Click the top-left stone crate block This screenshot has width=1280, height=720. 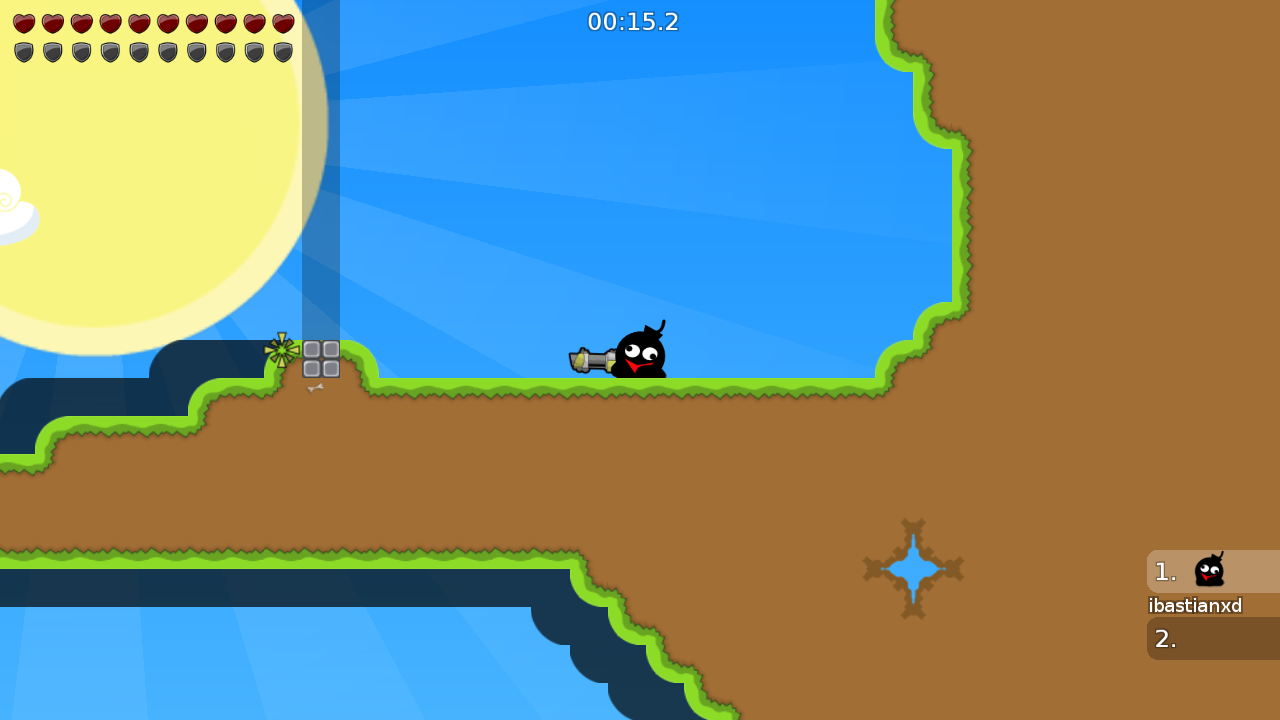(313, 350)
